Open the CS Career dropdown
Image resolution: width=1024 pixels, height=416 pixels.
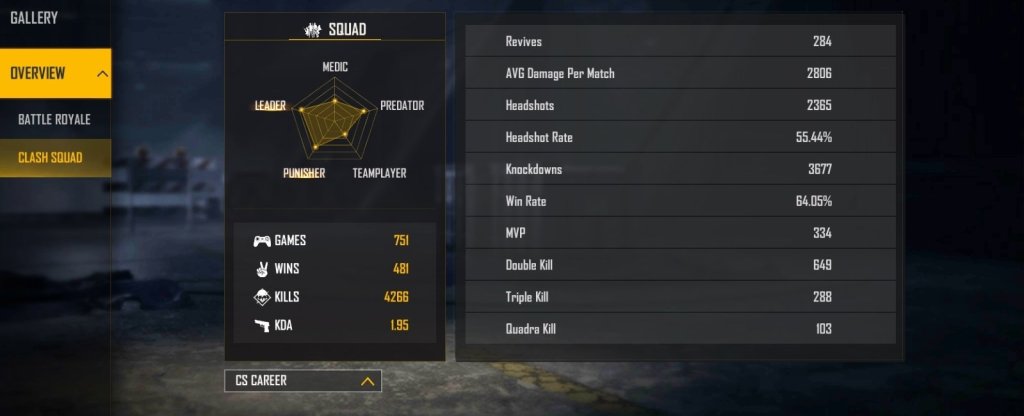302,381
